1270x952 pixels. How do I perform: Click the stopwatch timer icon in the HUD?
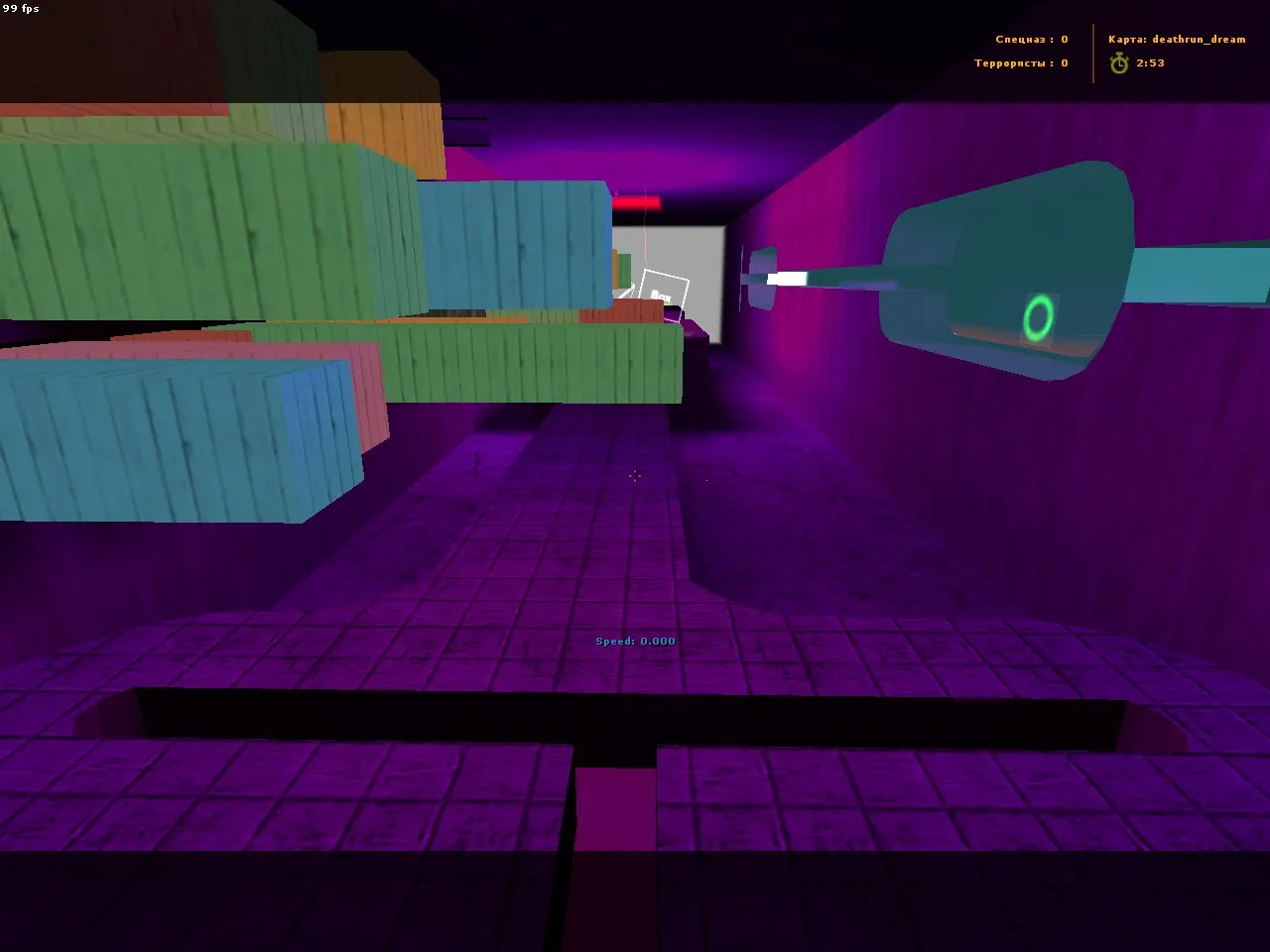[x=1119, y=62]
